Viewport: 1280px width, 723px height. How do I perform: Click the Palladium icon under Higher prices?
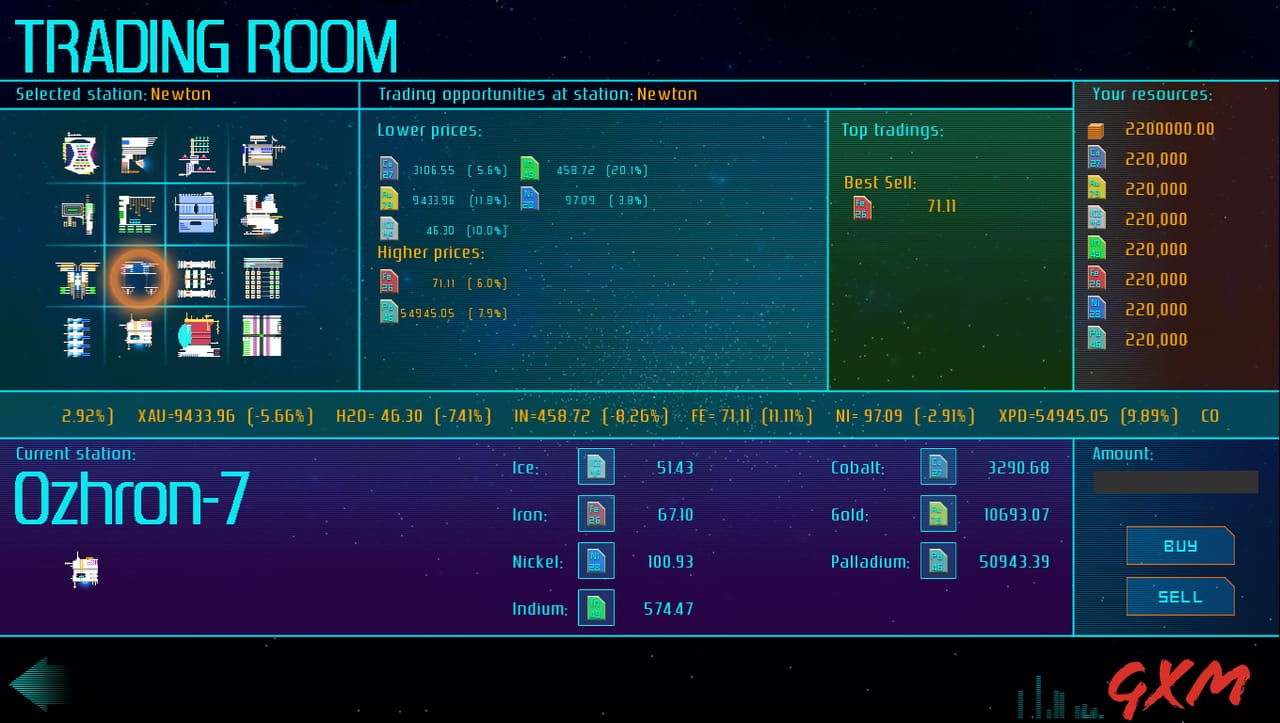click(388, 312)
